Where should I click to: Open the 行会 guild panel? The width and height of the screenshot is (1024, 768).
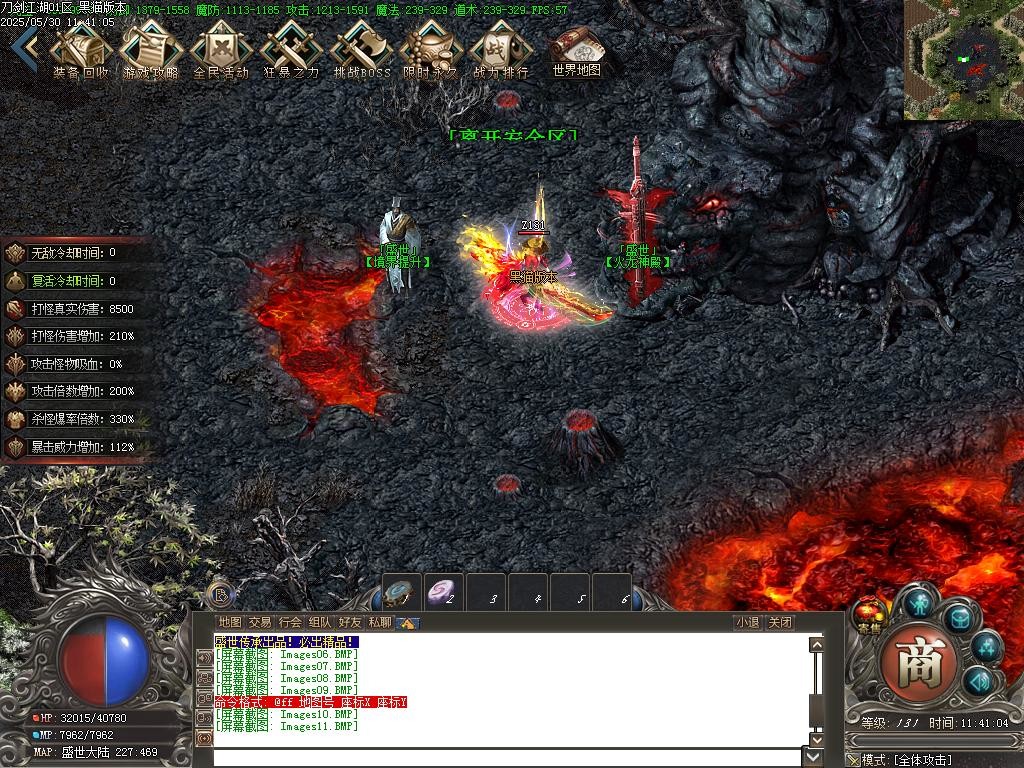pyautogui.click(x=290, y=622)
